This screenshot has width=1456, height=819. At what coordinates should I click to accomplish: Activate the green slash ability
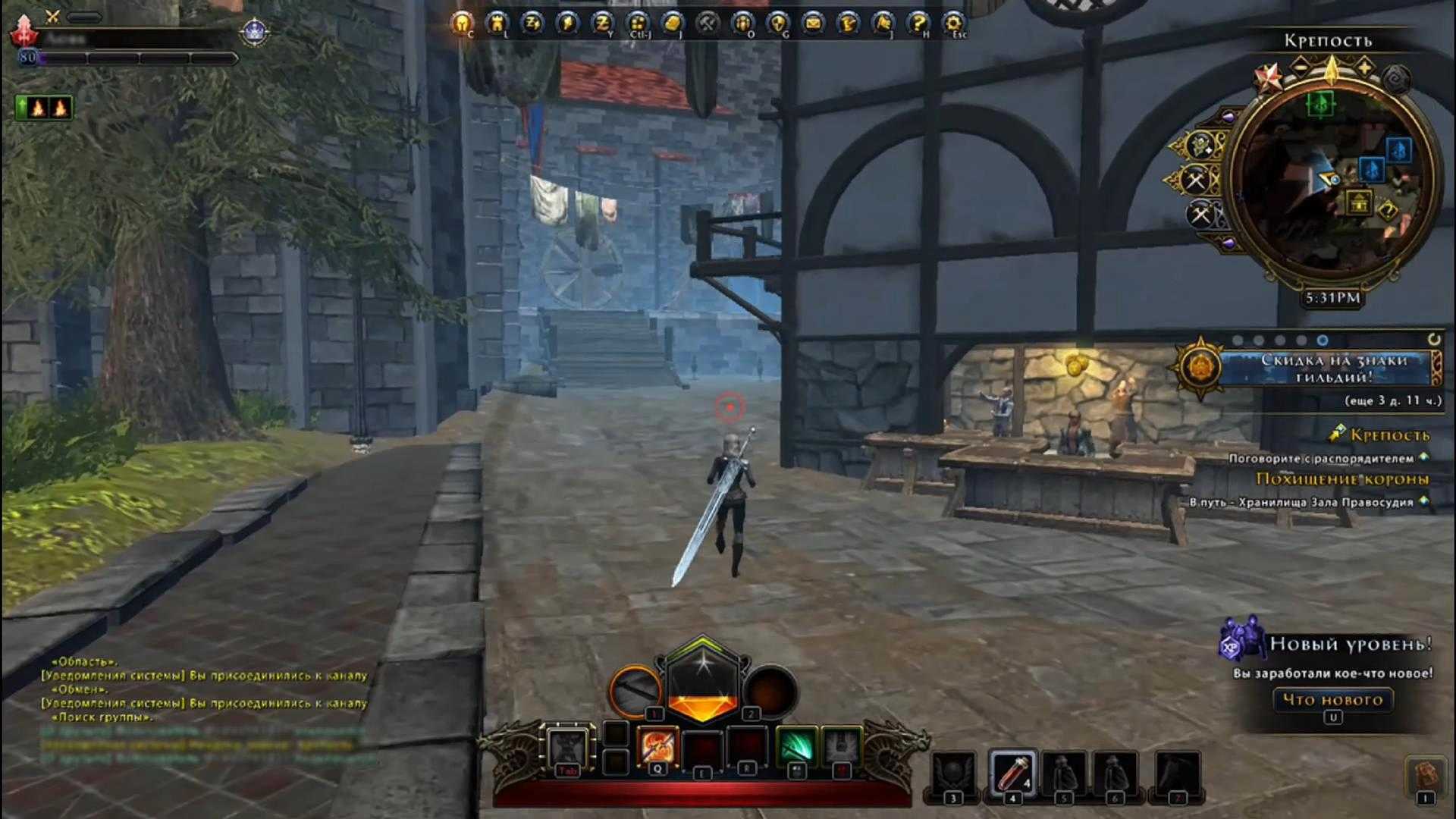(x=795, y=746)
